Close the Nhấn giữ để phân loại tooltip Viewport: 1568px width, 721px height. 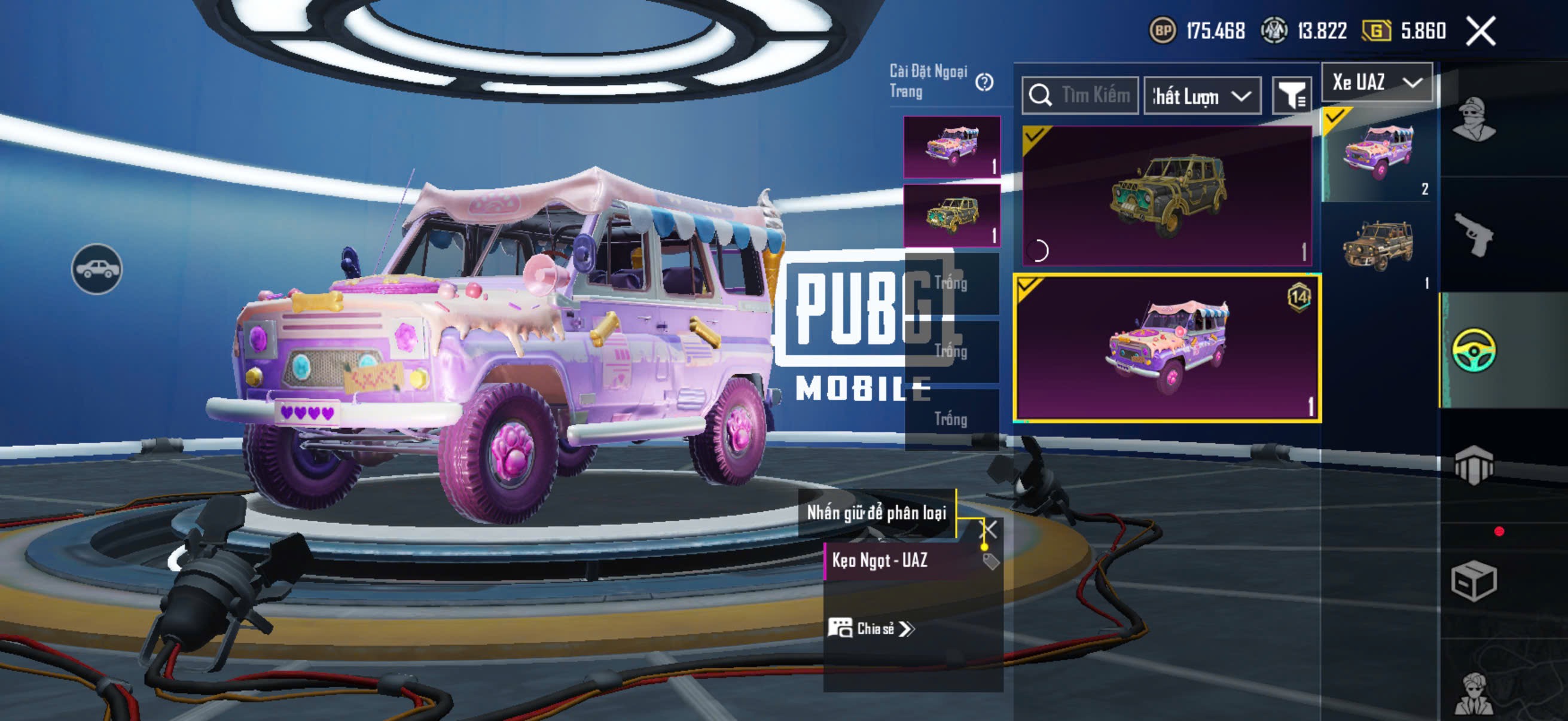[x=989, y=529]
